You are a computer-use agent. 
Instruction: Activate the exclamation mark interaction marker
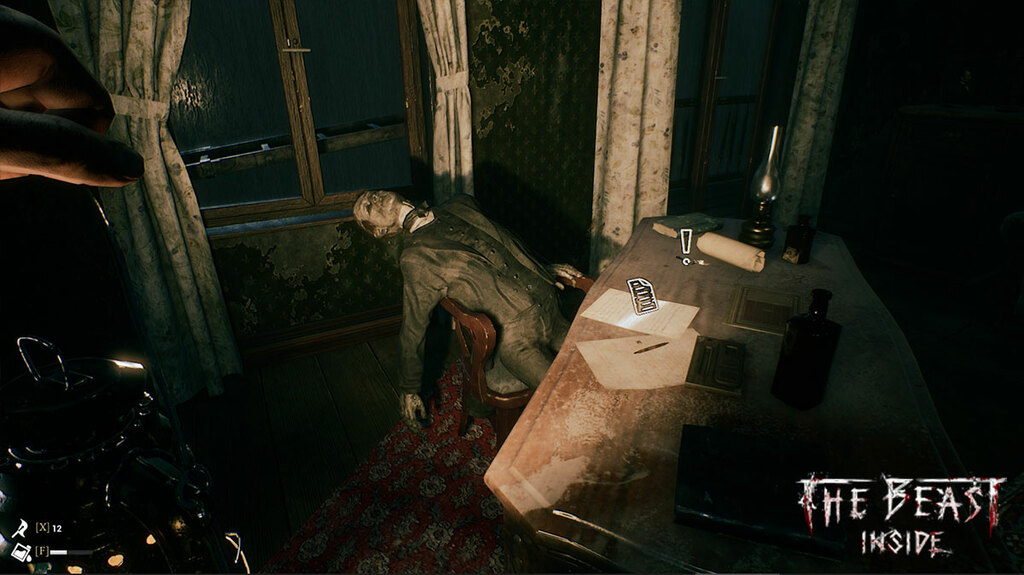pyautogui.click(x=686, y=243)
